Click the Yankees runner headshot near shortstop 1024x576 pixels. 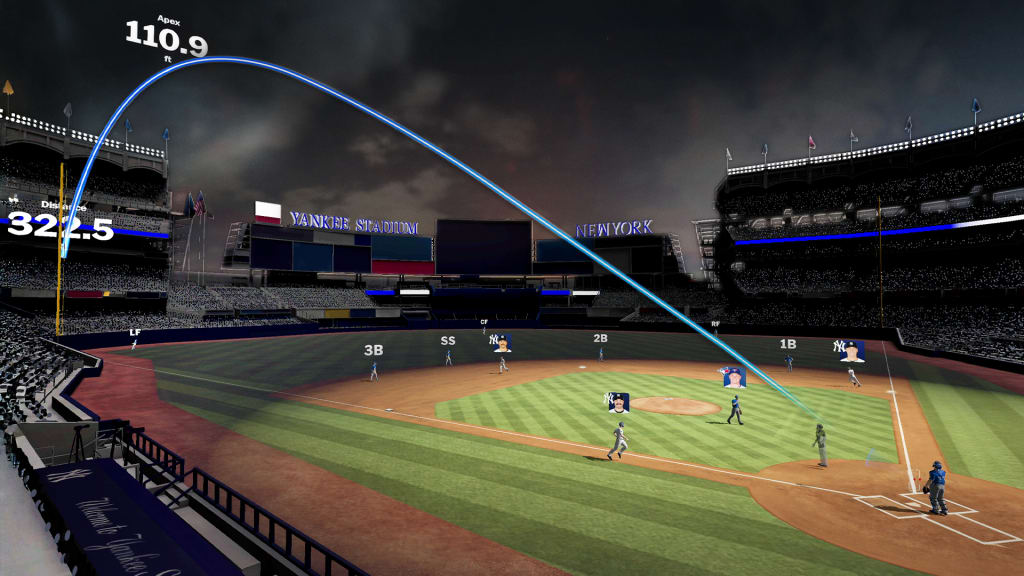pos(502,343)
